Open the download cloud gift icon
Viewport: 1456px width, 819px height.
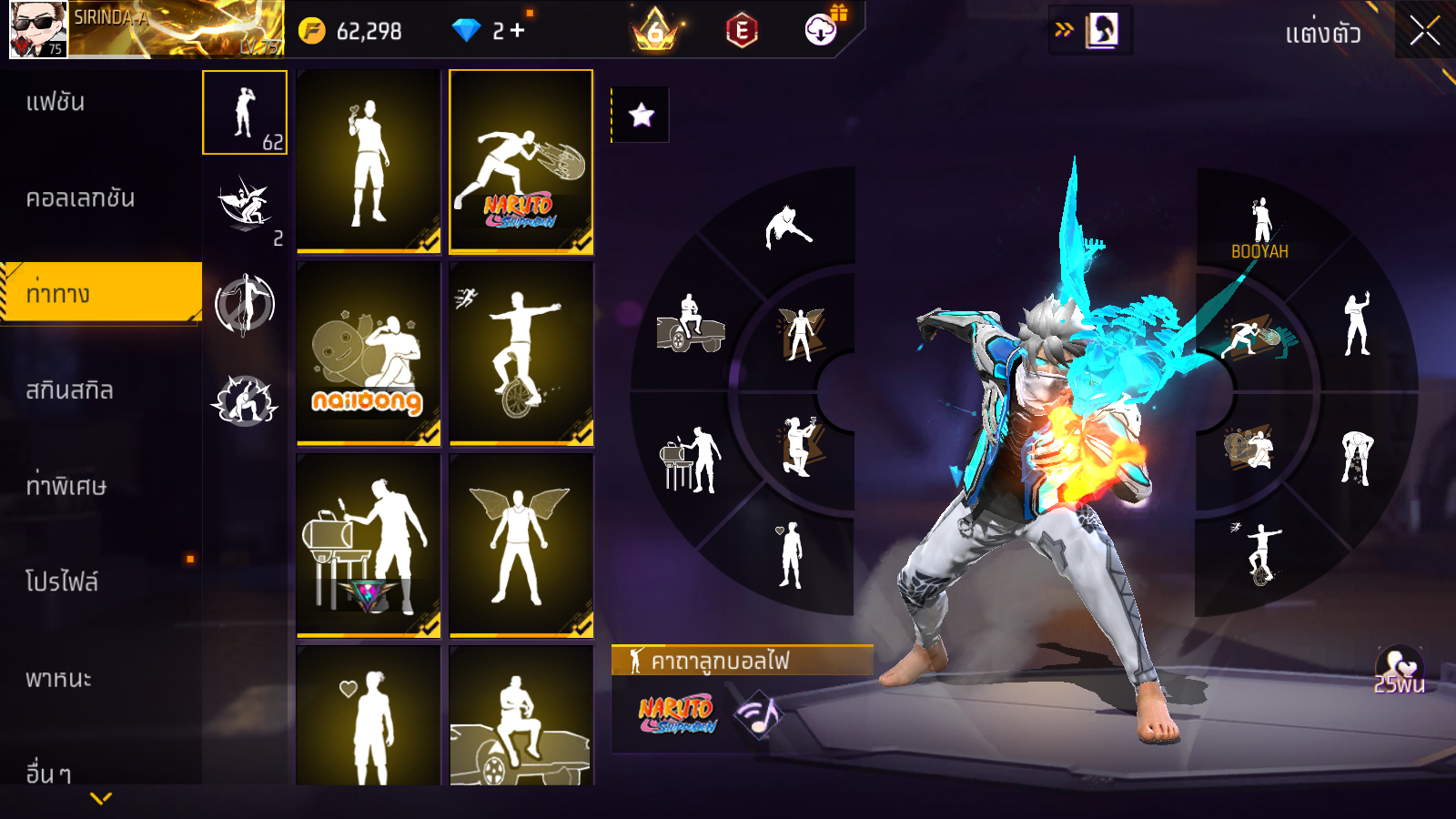(x=821, y=30)
